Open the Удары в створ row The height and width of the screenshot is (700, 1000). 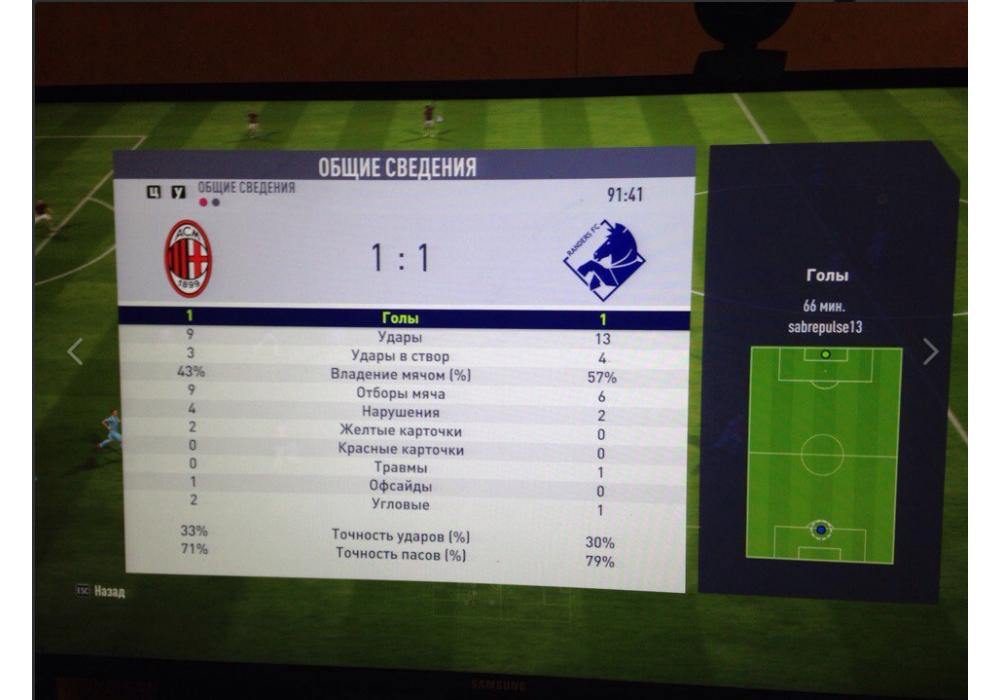pyautogui.click(x=400, y=356)
